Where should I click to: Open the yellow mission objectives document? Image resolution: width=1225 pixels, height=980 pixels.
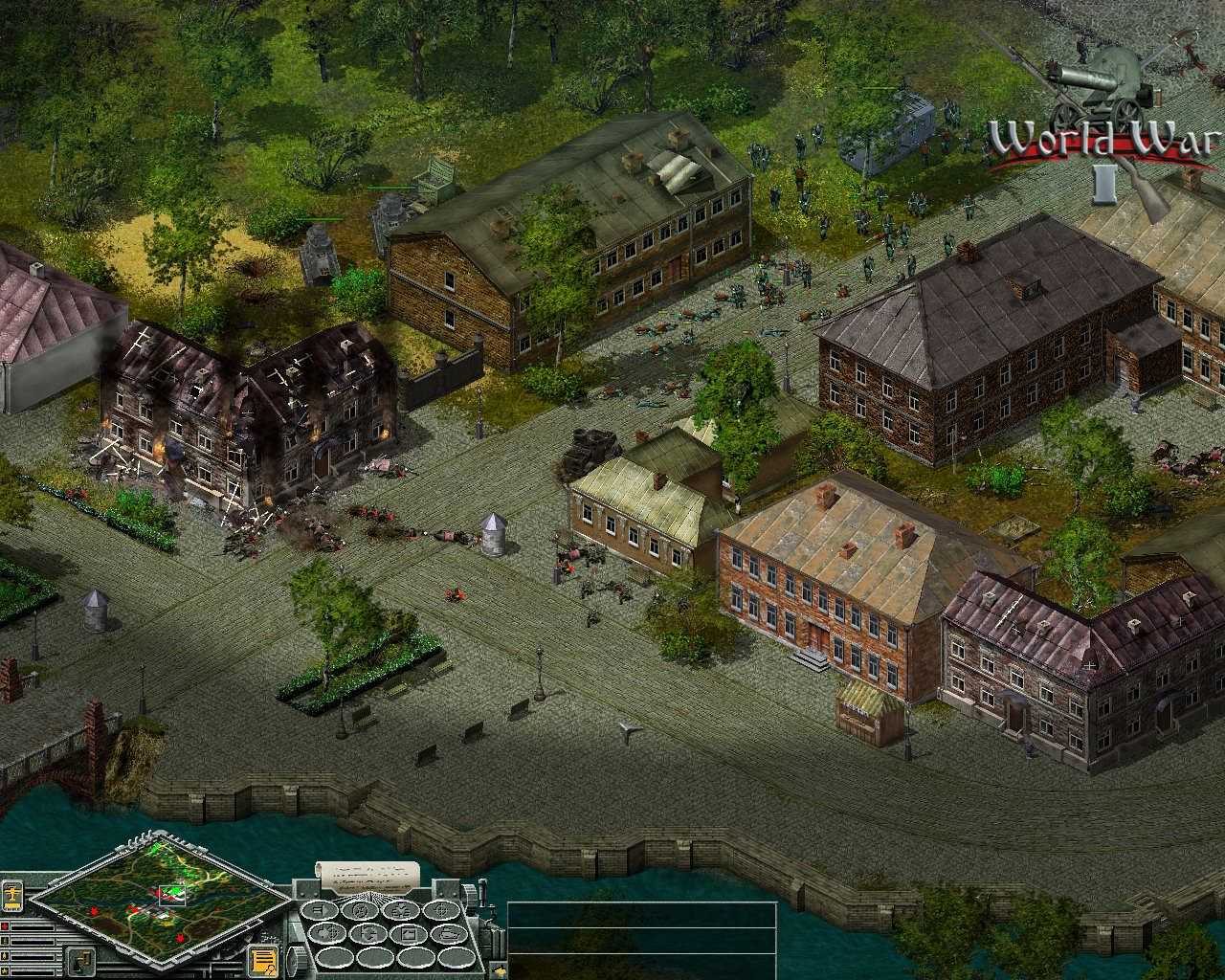262,960
